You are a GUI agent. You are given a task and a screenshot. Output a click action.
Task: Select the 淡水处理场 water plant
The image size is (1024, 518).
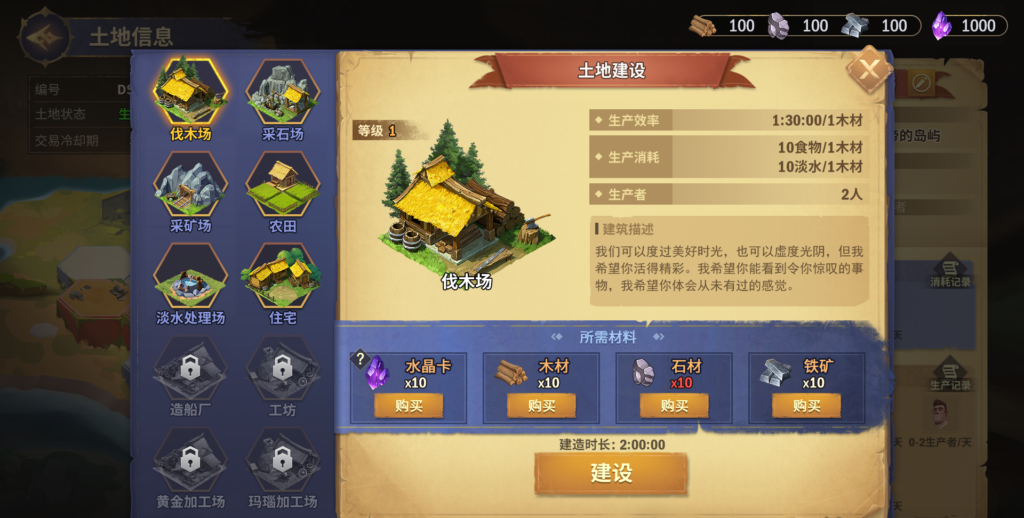[190, 278]
